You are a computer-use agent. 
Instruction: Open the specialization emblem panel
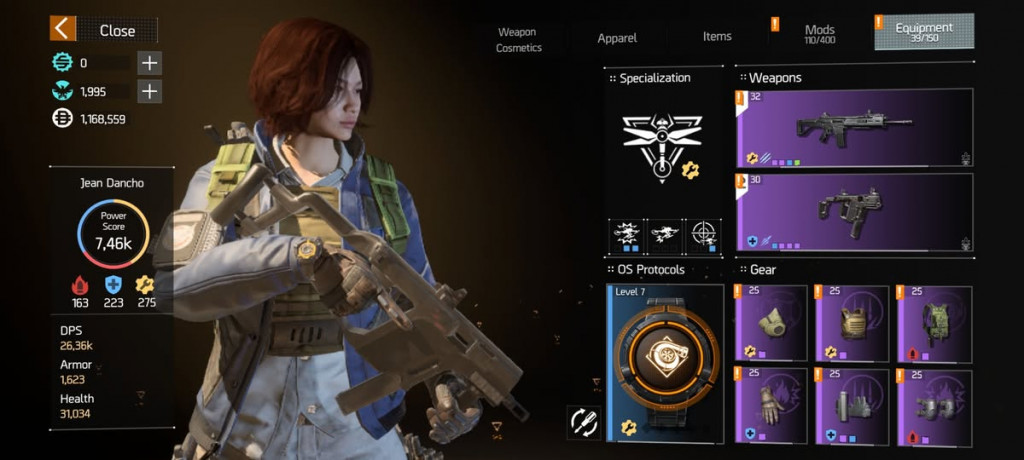662,147
